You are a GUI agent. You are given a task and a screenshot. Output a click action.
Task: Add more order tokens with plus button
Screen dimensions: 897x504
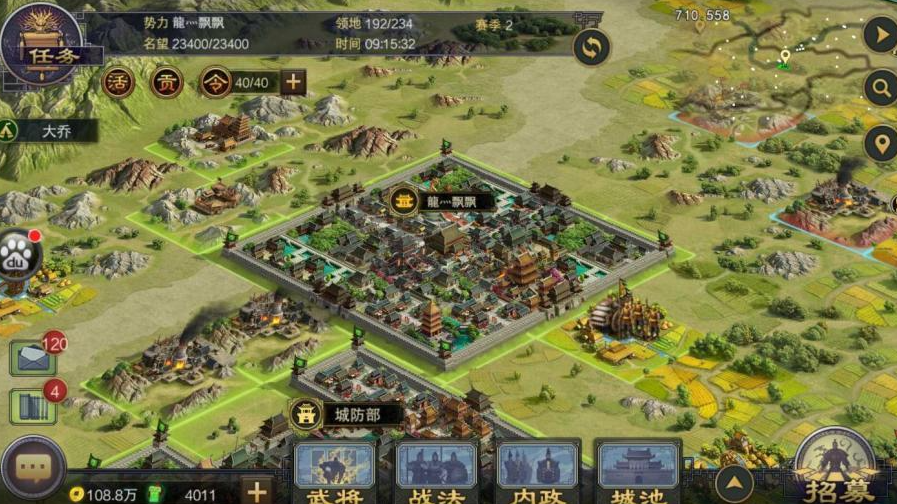coord(293,82)
